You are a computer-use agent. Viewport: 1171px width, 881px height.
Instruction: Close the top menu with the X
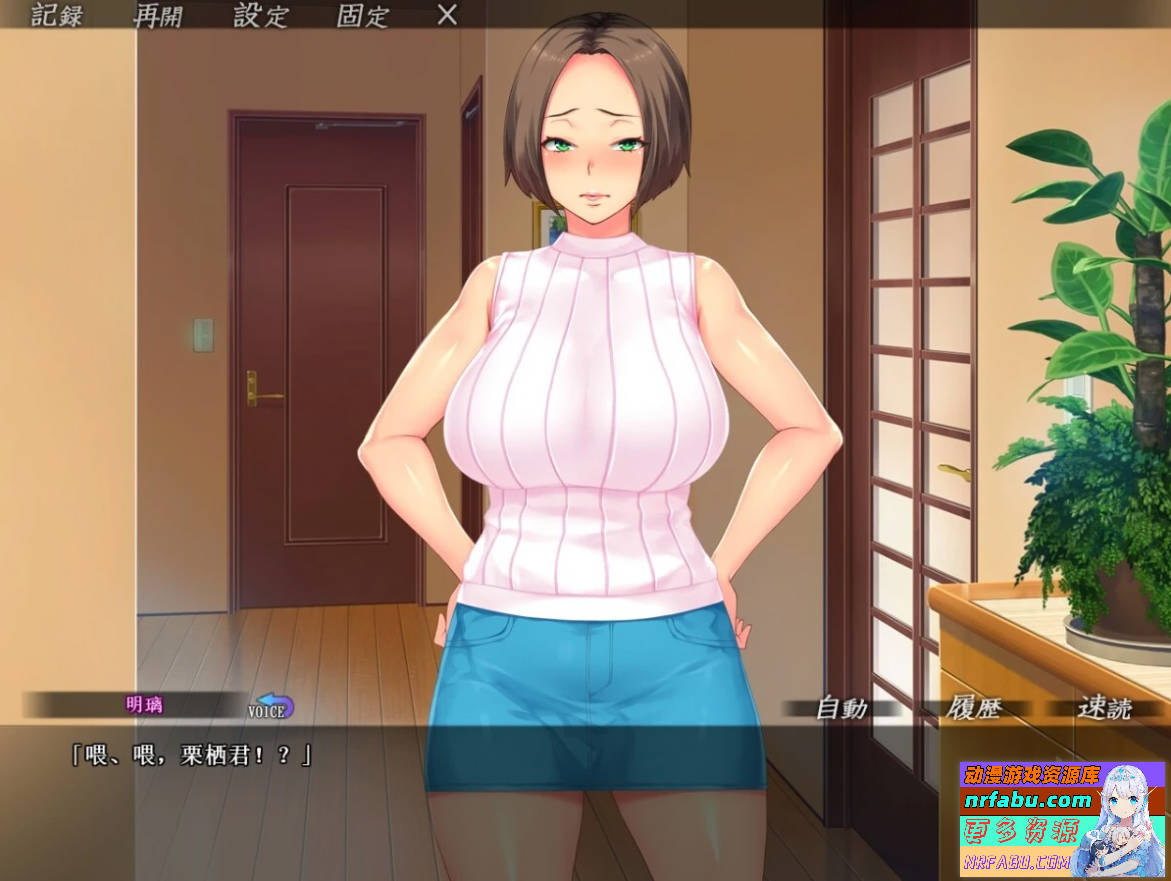point(448,15)
